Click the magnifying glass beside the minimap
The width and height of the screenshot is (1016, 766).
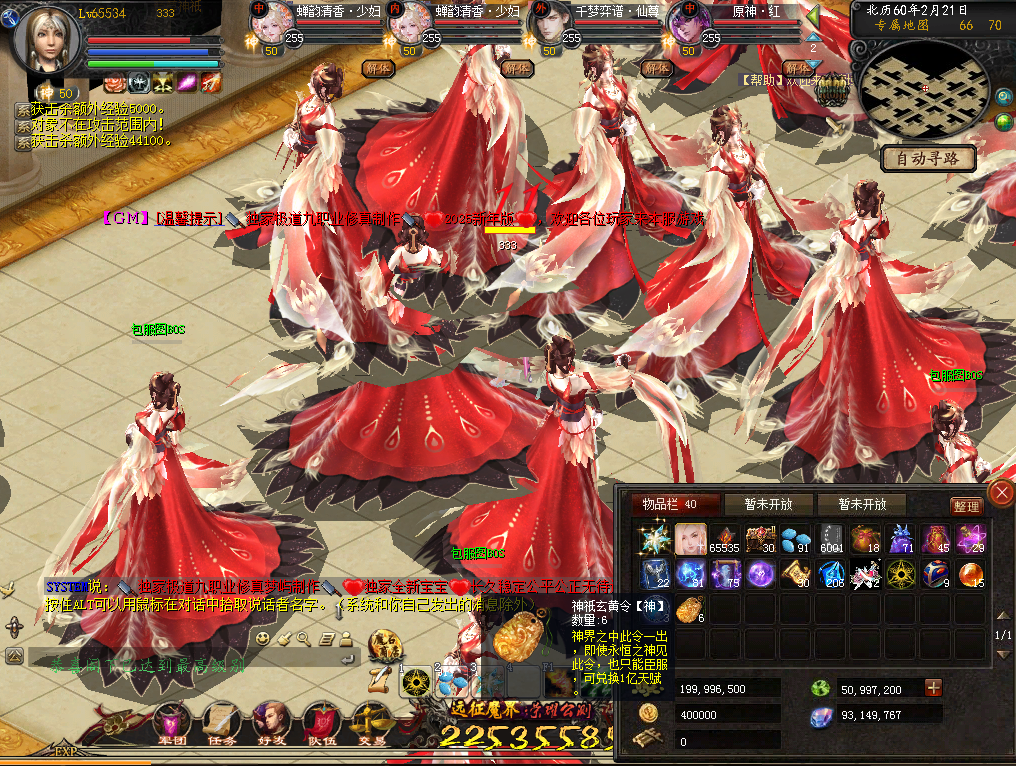(1004, 97)
